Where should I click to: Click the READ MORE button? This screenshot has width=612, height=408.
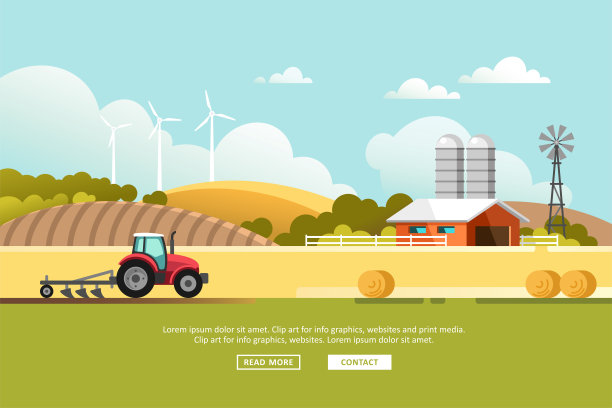pyautogui.click(x=268, y=362)
